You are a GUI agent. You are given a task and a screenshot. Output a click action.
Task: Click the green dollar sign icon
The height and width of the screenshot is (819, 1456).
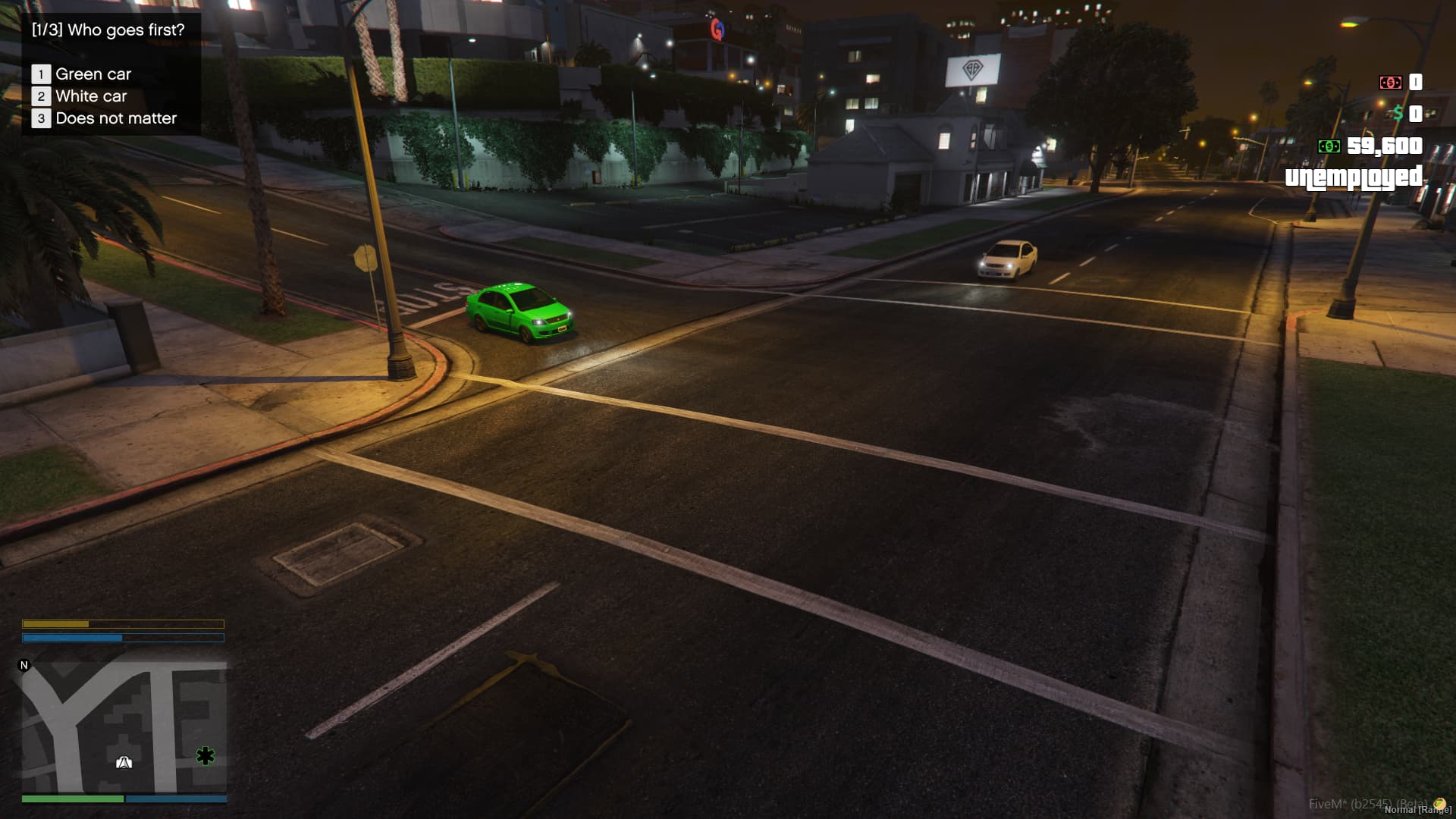point(1398,113)
